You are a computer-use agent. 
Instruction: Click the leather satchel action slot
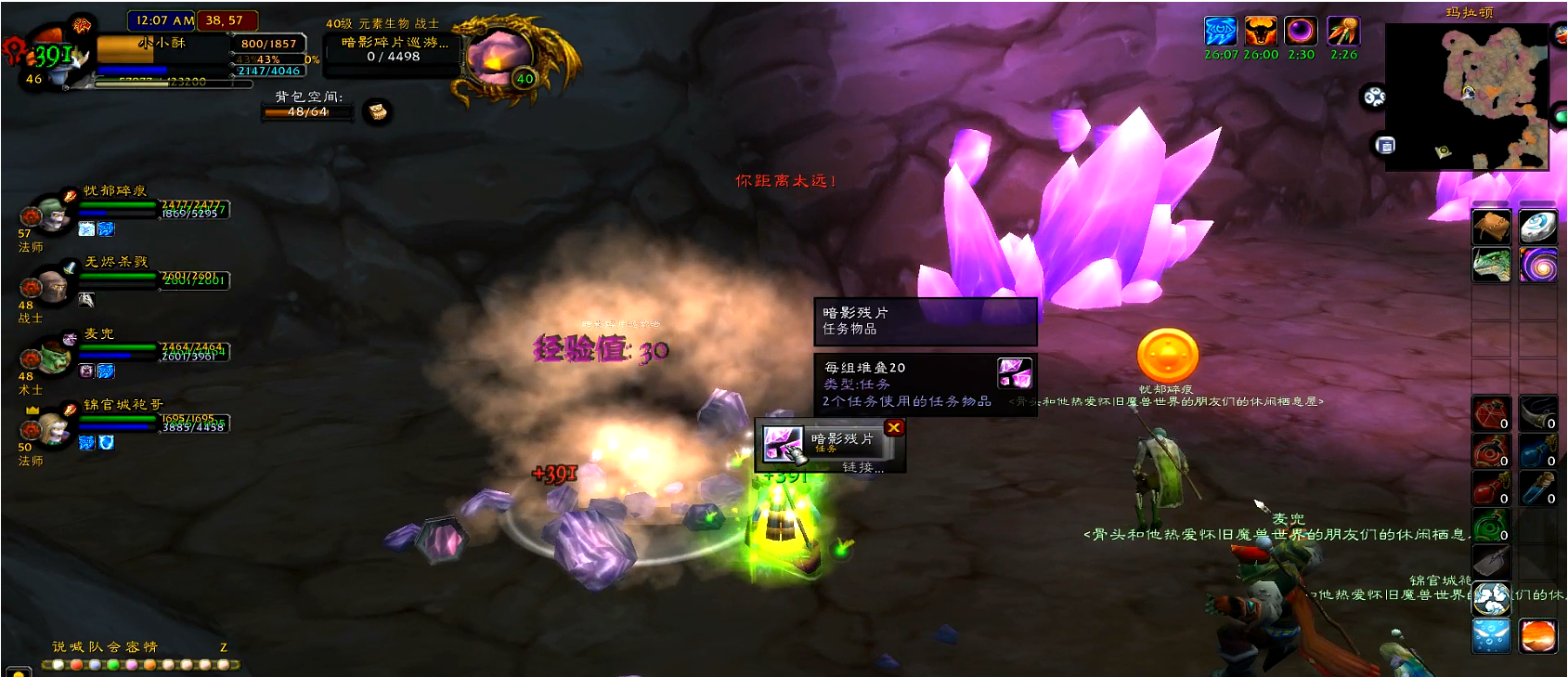1491,228
